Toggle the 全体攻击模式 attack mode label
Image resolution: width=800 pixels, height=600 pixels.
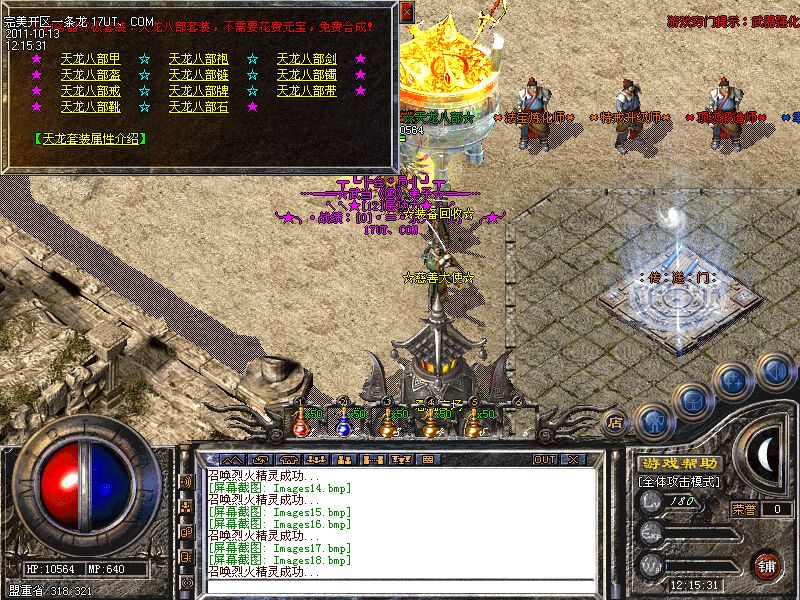click(679, 482)
